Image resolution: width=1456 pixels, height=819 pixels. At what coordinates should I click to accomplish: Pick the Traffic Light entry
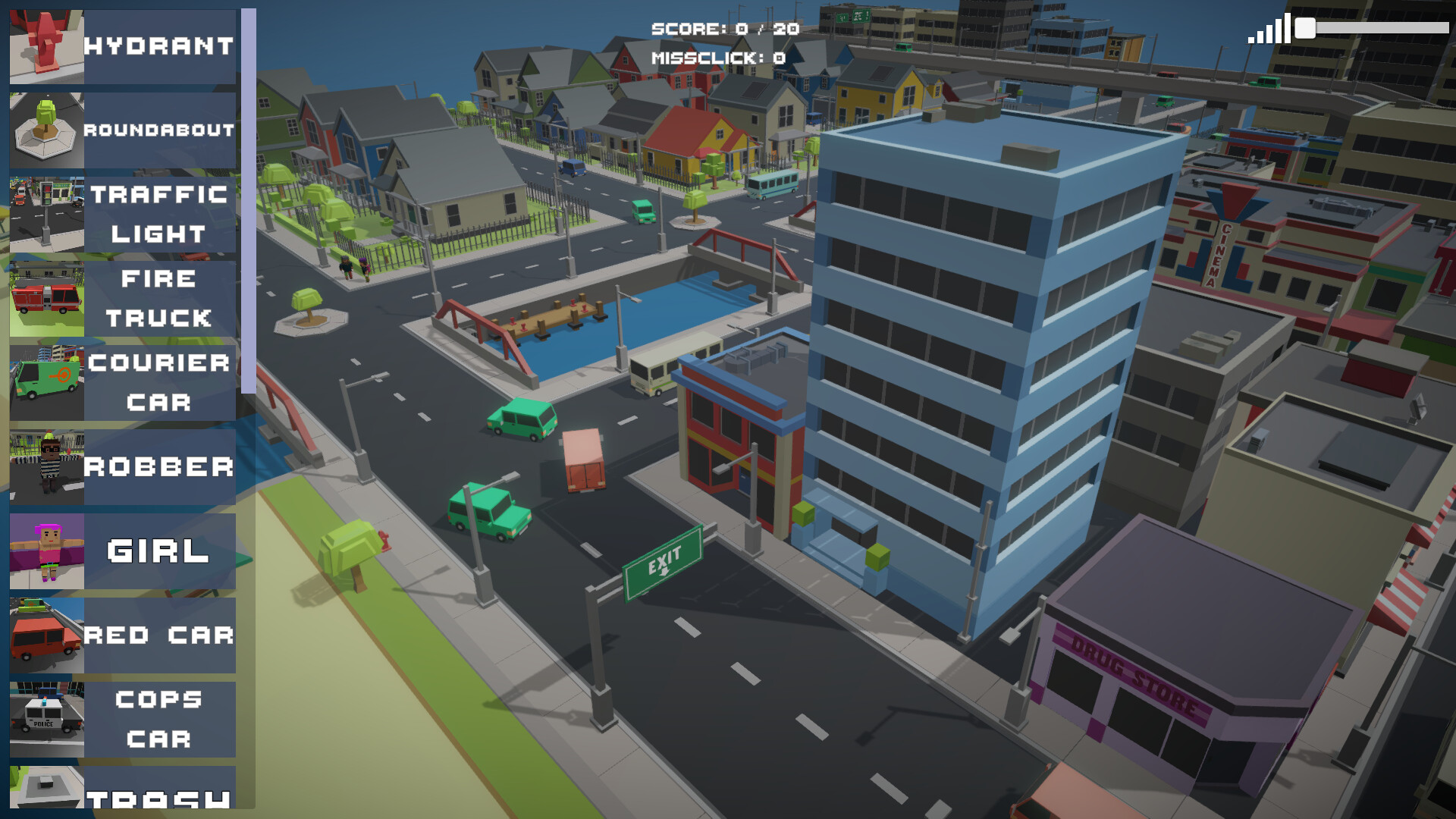tap(123, 215)
